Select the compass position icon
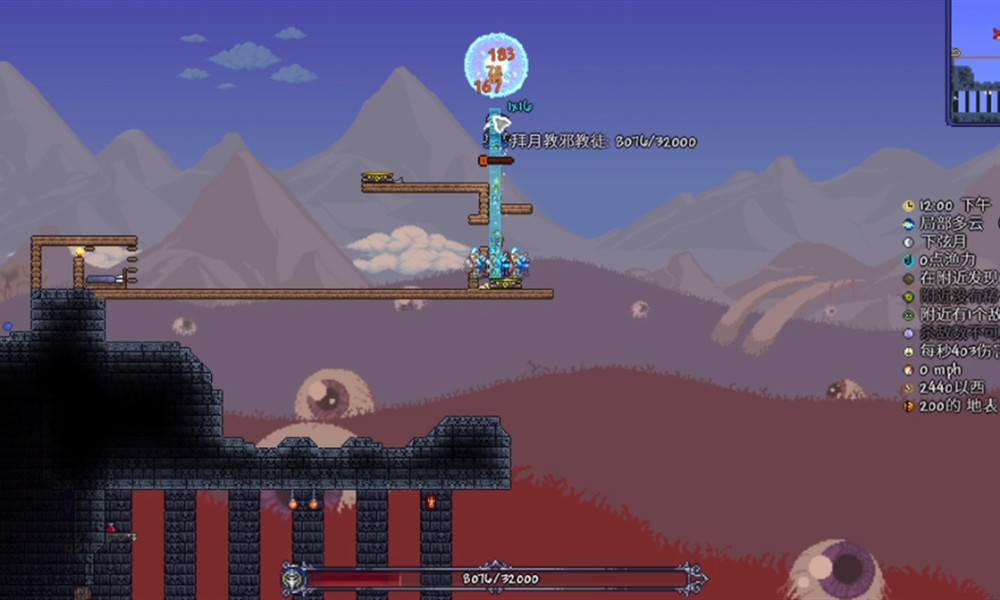The image size is (1000, 600). click(x=909, y=388)
